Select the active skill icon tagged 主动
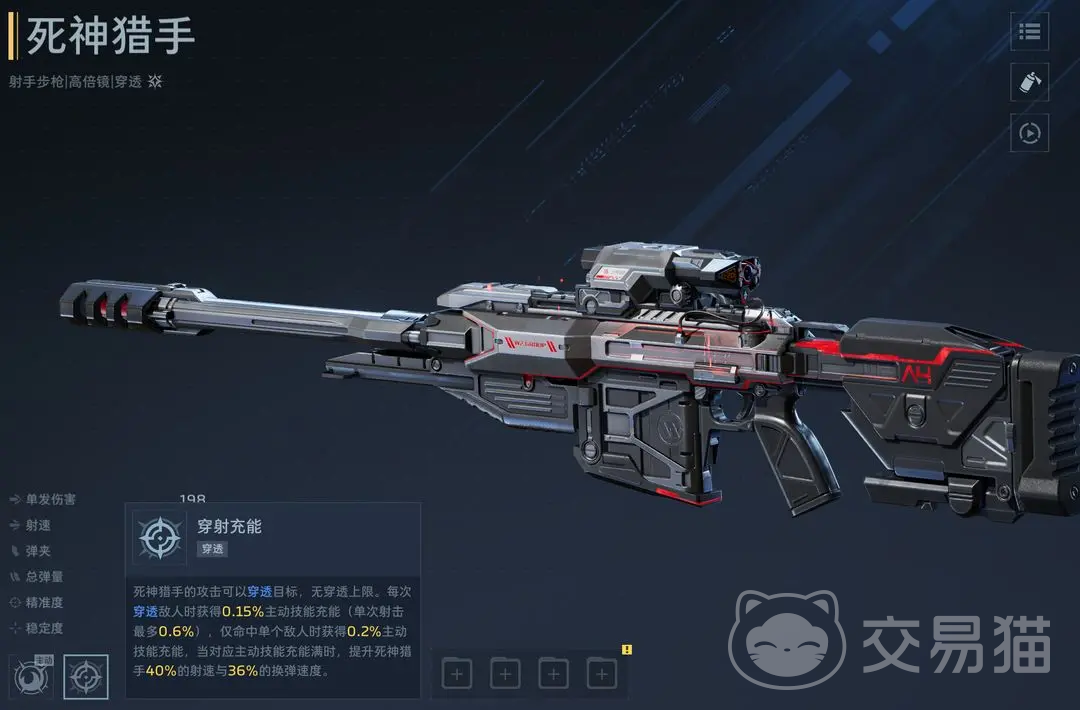This screenshot has width=1080, height=710. pyautogui.click(x=31, y=677)
